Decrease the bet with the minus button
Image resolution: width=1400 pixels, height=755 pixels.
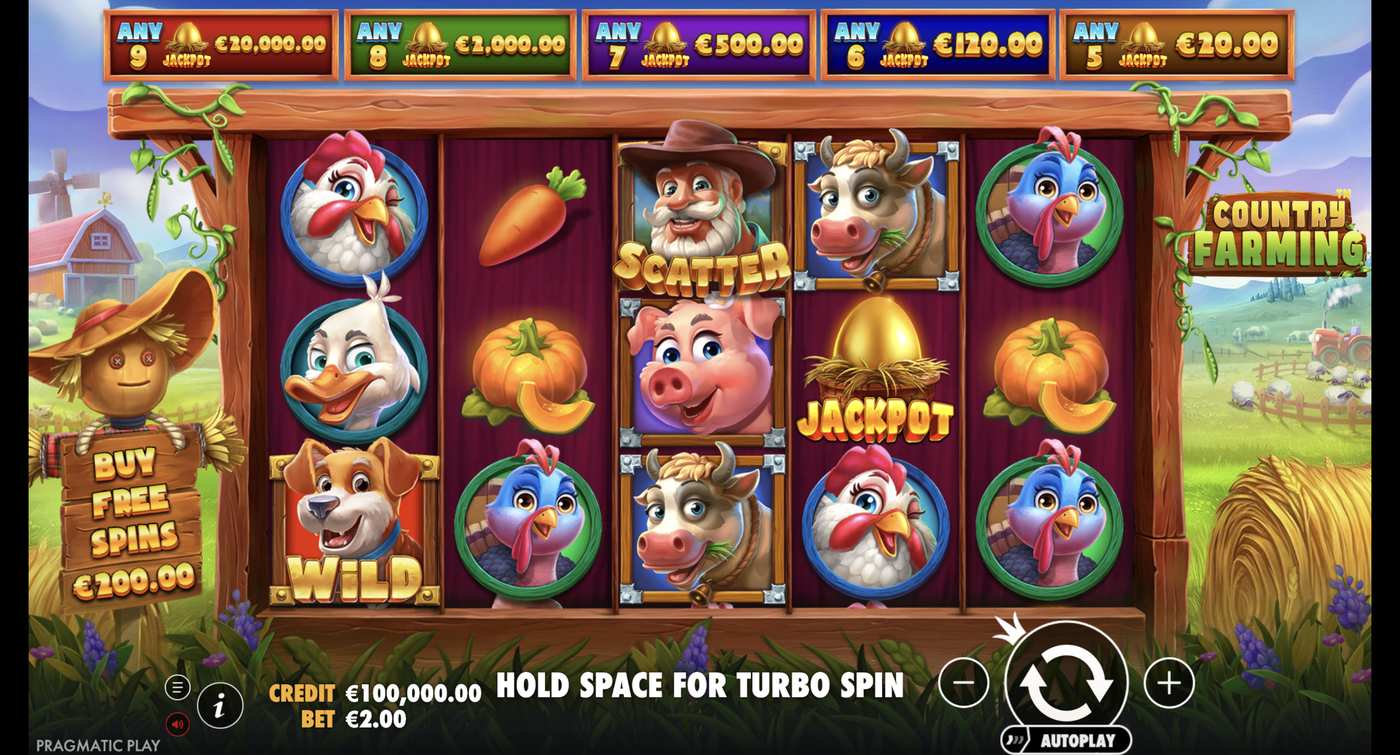(x=963, y=681)
